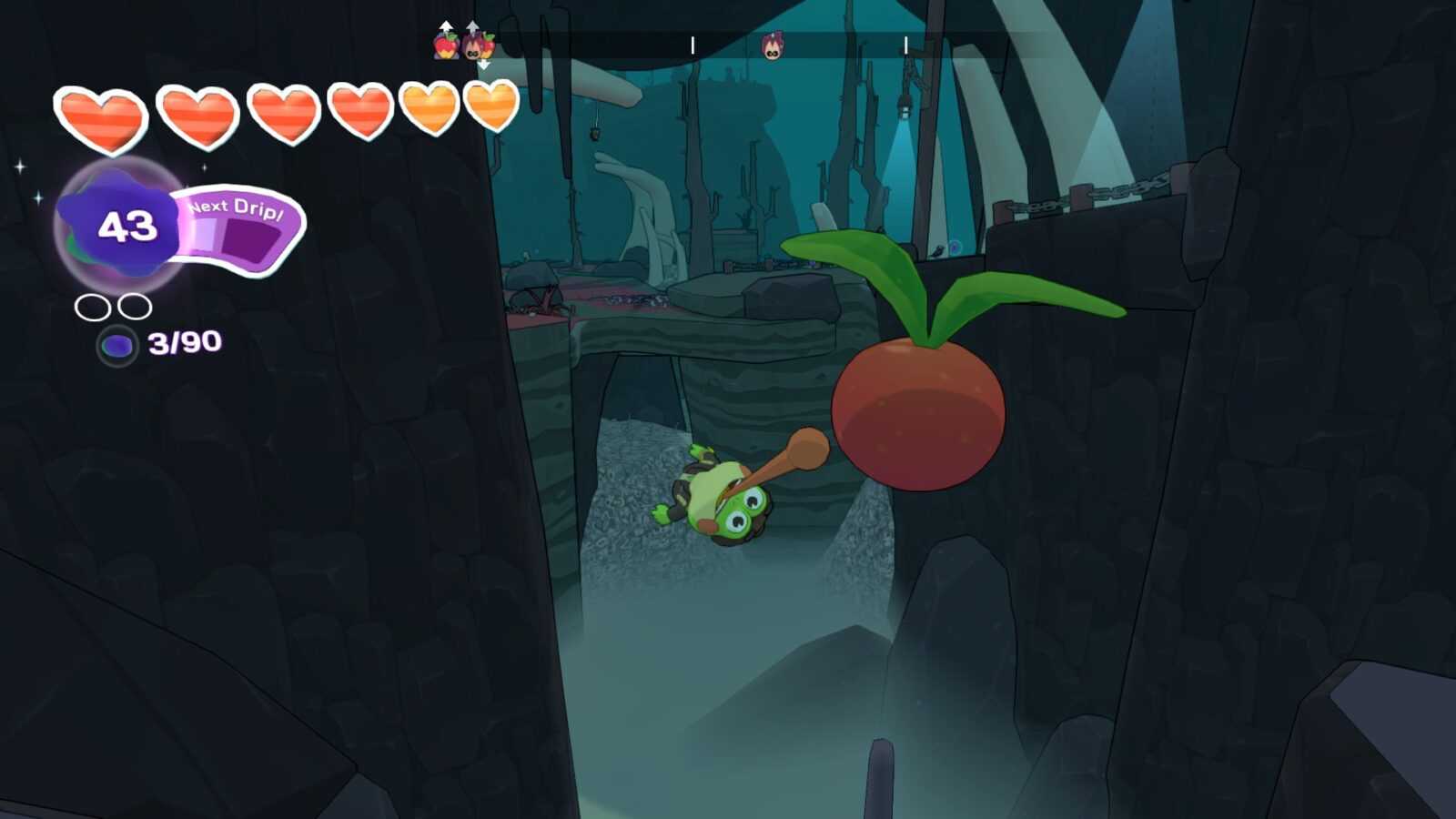The image size is (1456, 819).
Task: Click the apple marker on the compass bar
Action: coord(446,45)
